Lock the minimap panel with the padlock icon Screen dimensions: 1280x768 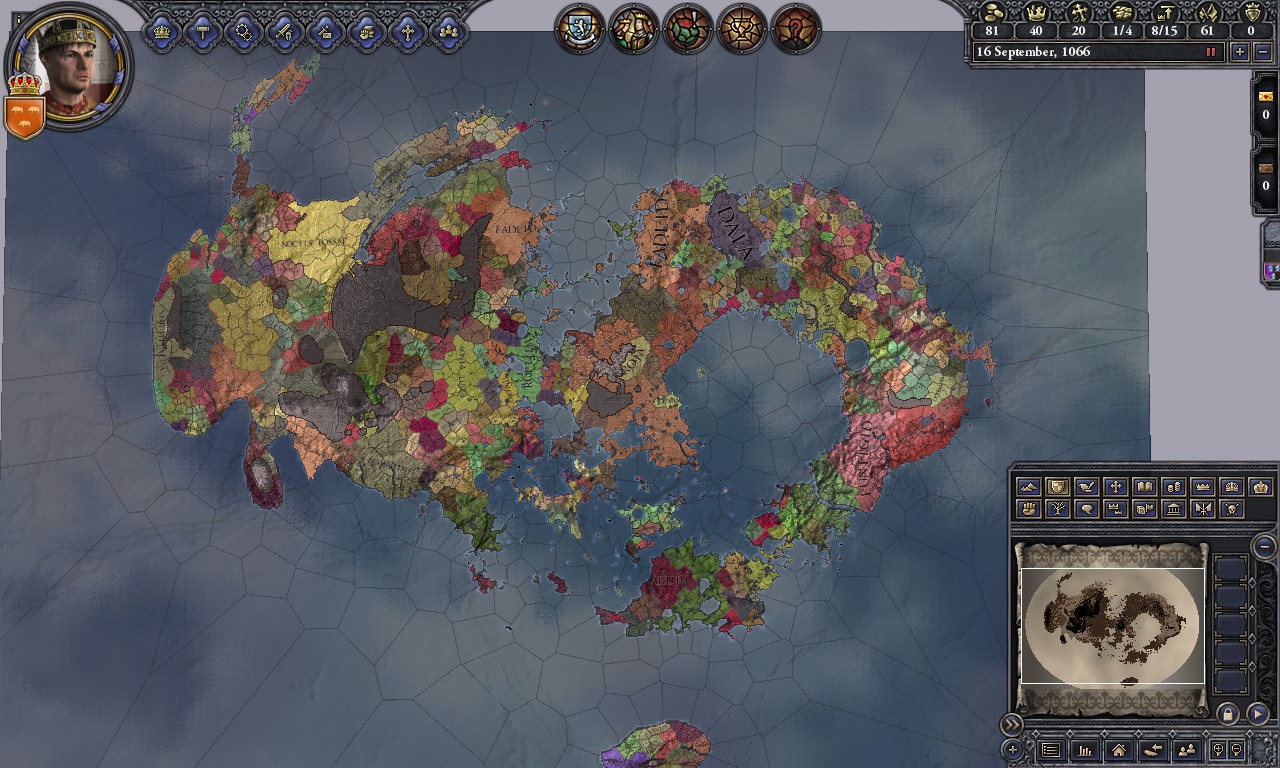pos(1228,714)
